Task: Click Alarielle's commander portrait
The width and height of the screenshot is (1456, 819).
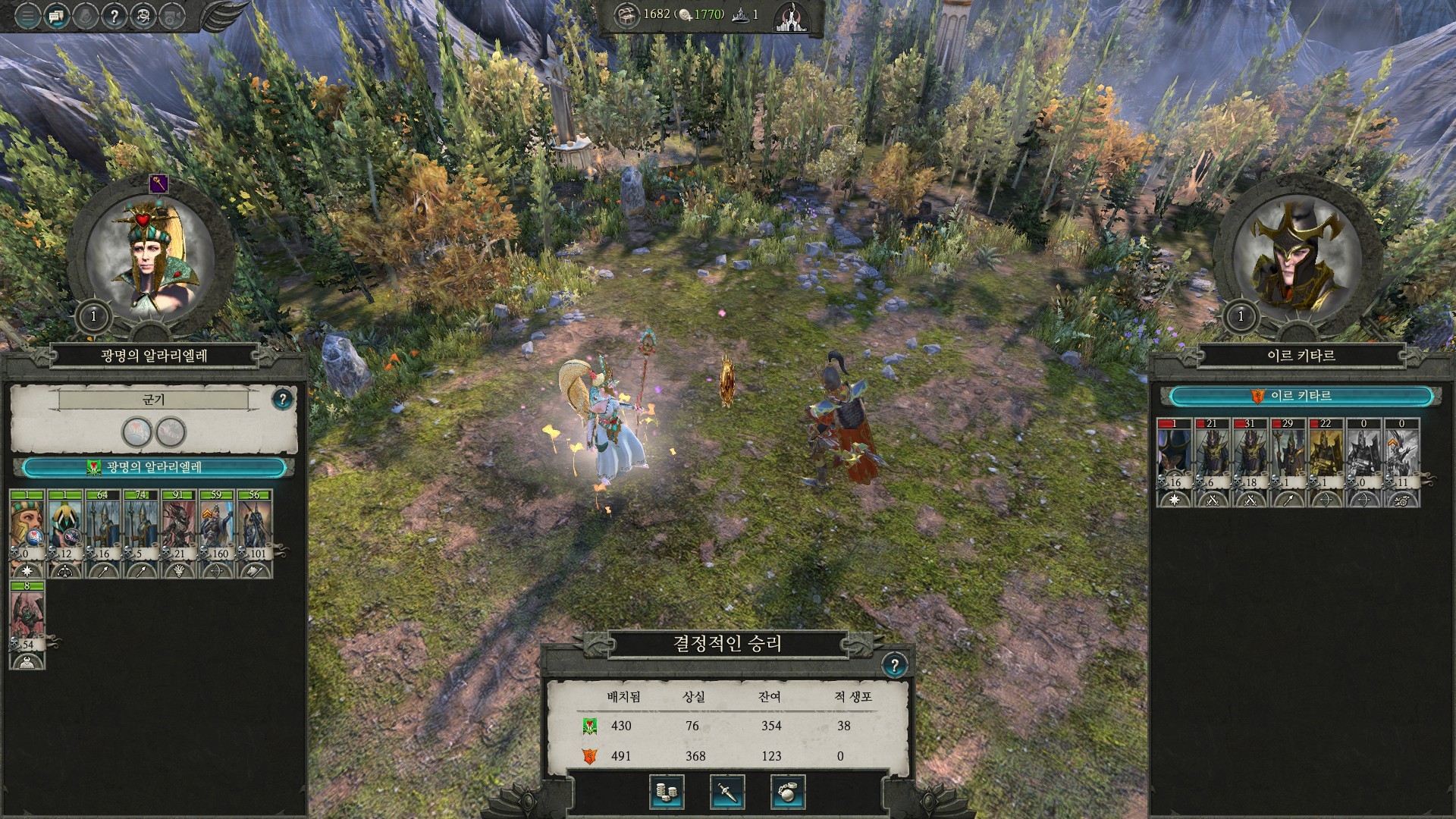Action: coord(149,258)
